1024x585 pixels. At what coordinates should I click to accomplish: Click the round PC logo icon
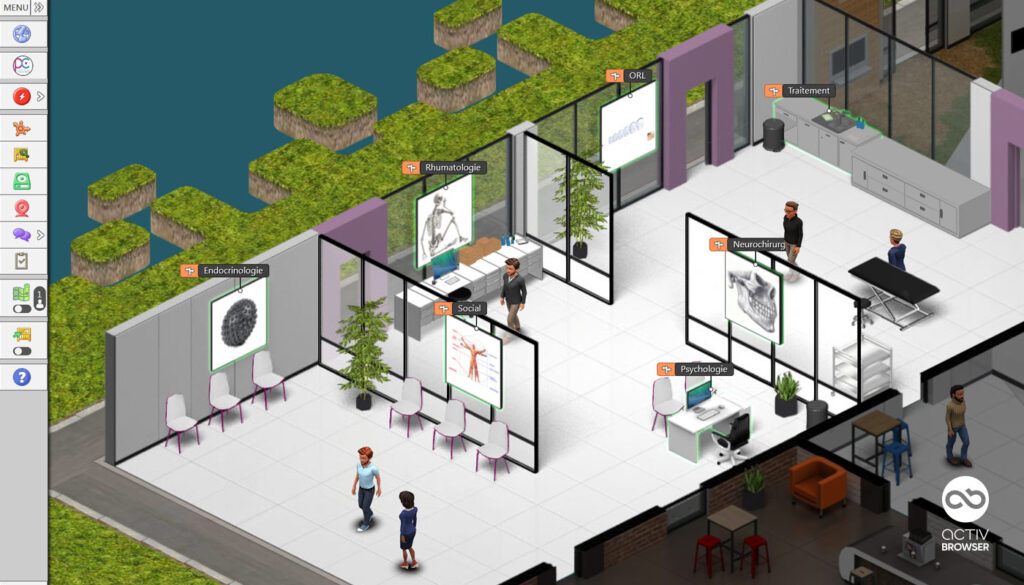point(22,65)
